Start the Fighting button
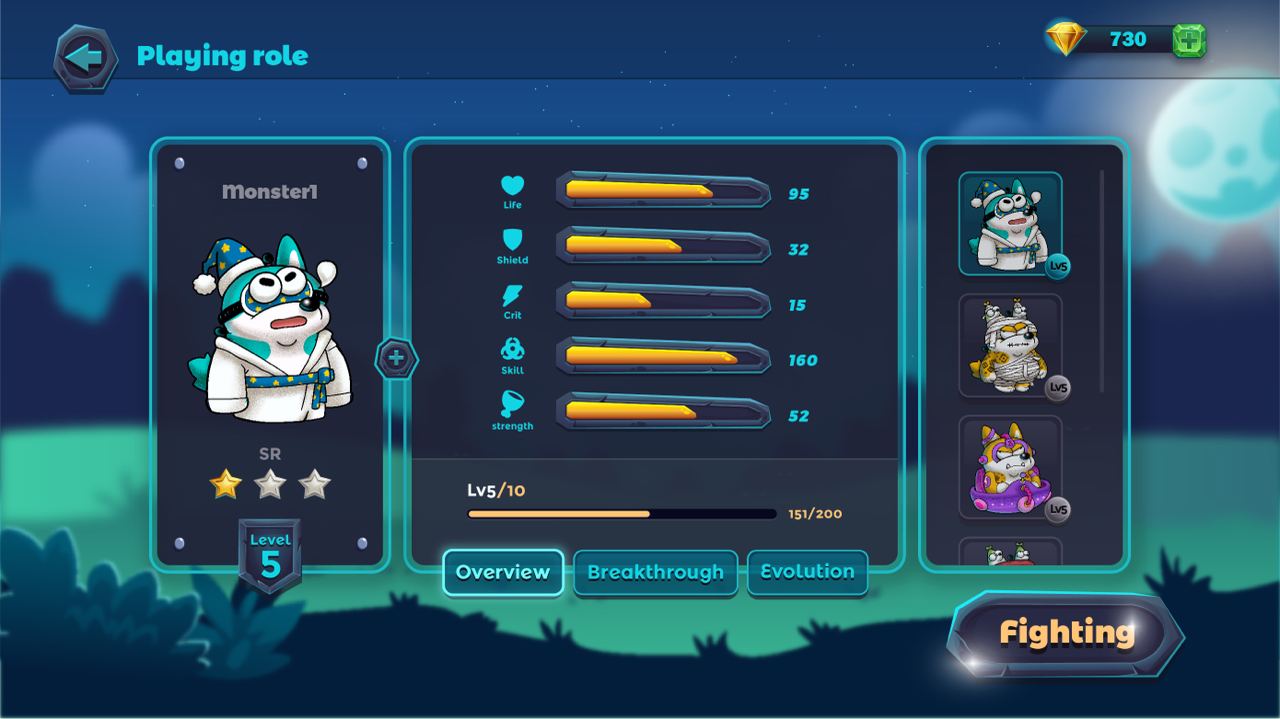 (1066, 633)
